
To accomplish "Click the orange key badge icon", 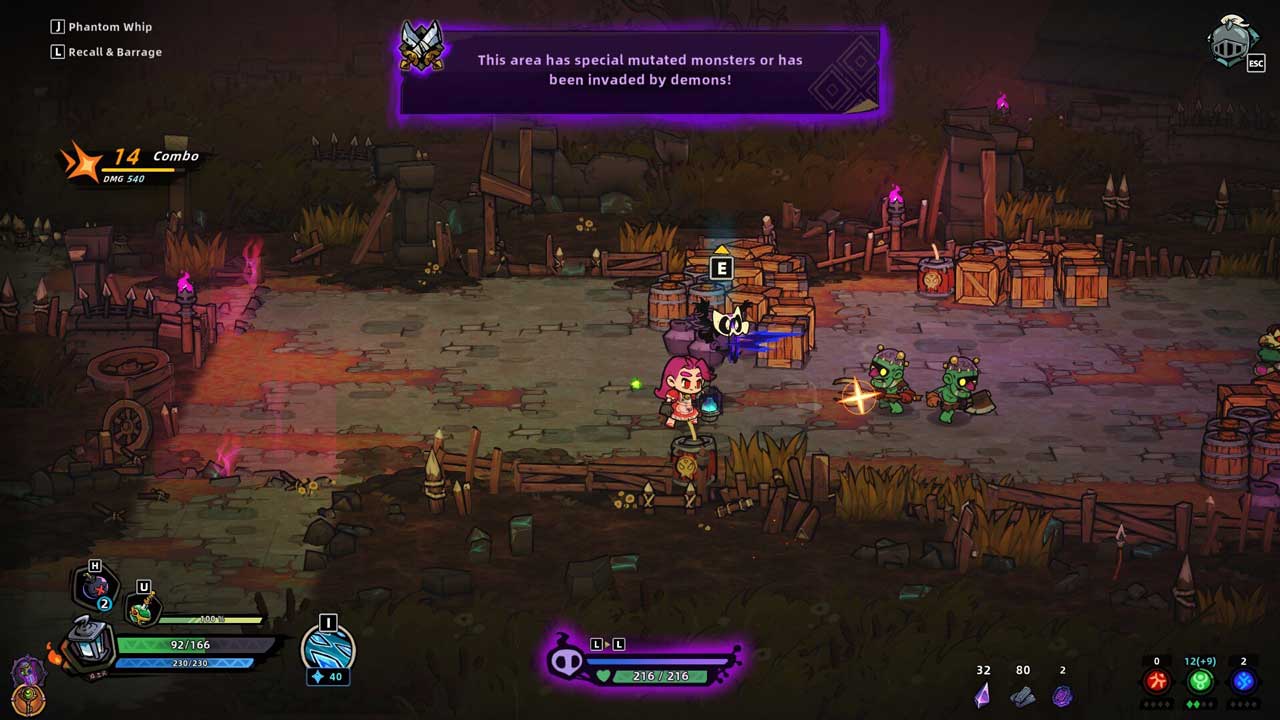I will (27, 700).
